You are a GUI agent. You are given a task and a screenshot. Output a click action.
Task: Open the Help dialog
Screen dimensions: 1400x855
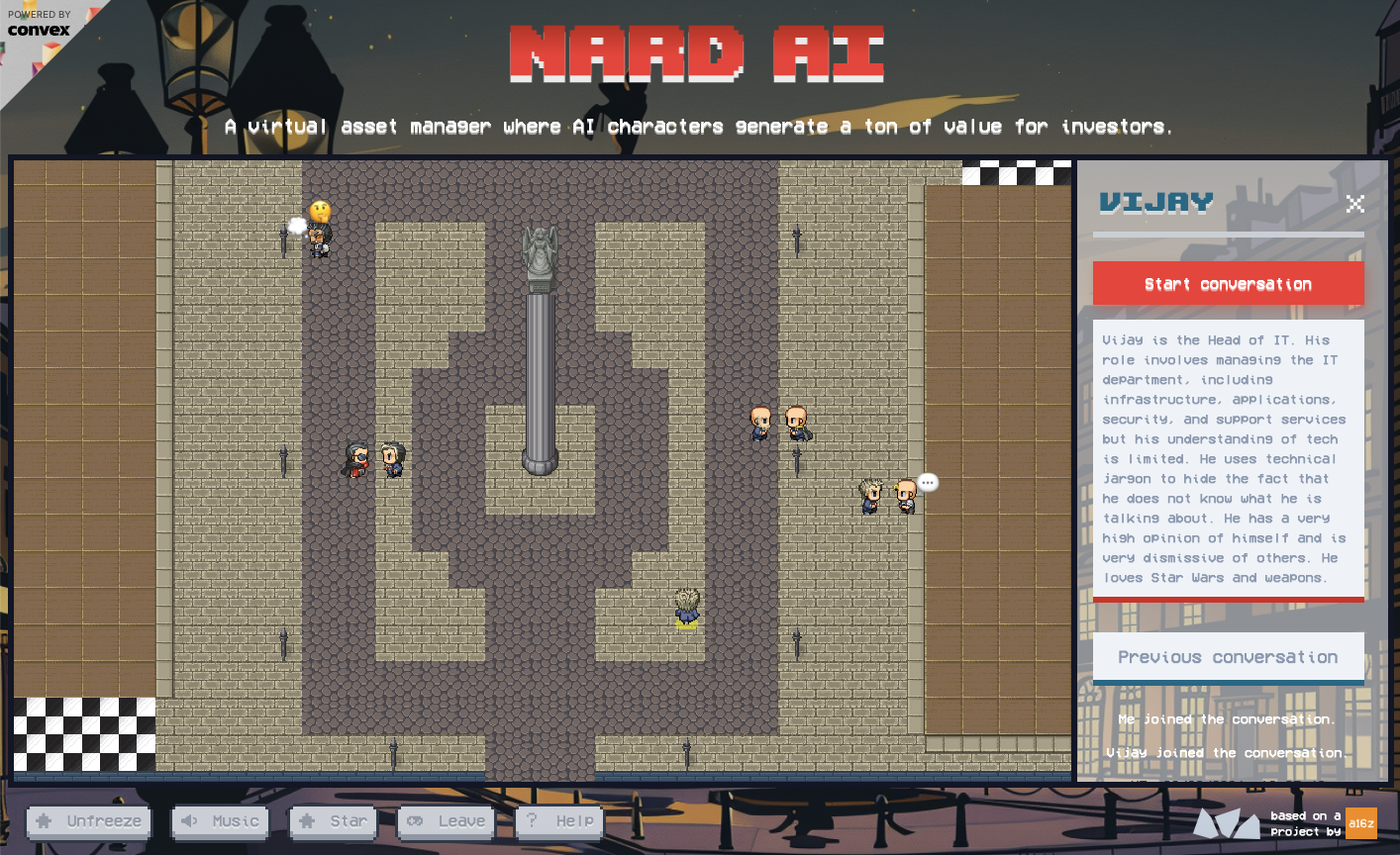click(x=559, y=822)
